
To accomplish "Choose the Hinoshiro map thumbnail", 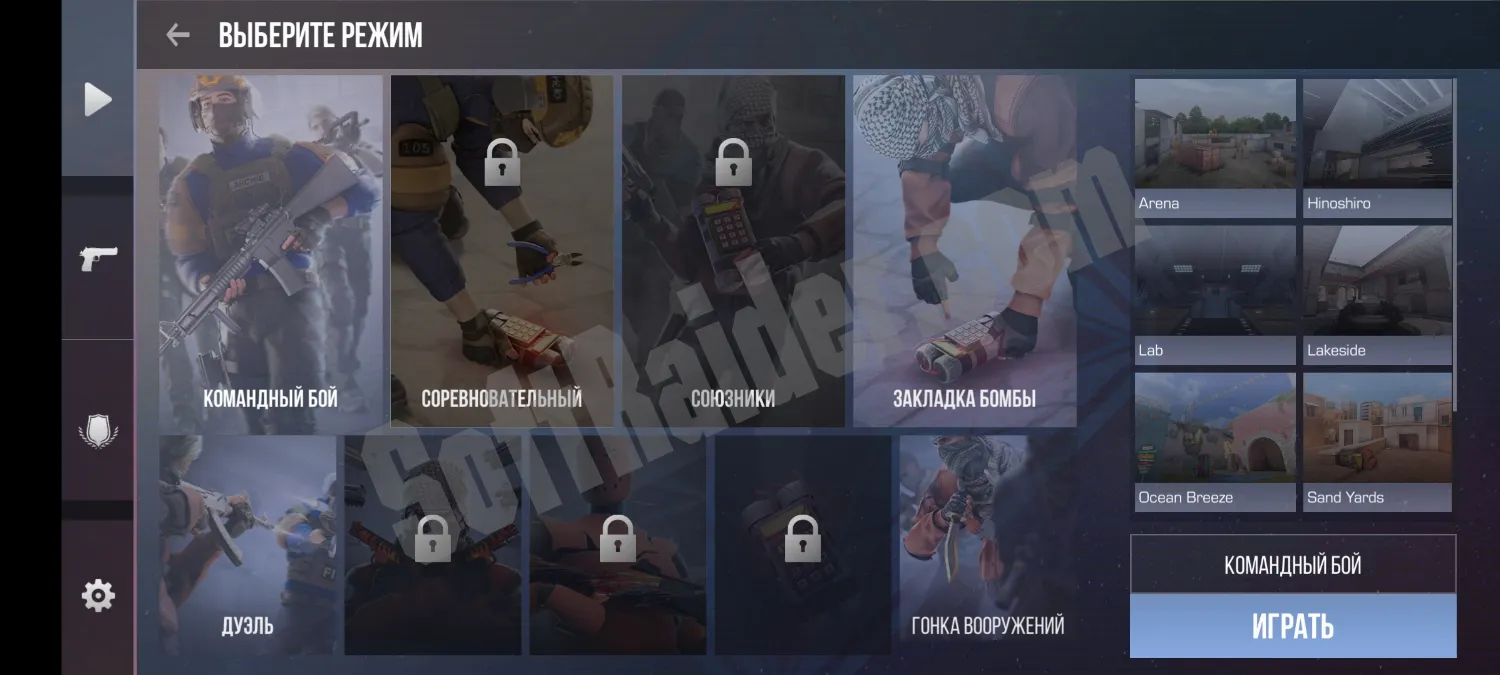I will tap(1378, 147).
